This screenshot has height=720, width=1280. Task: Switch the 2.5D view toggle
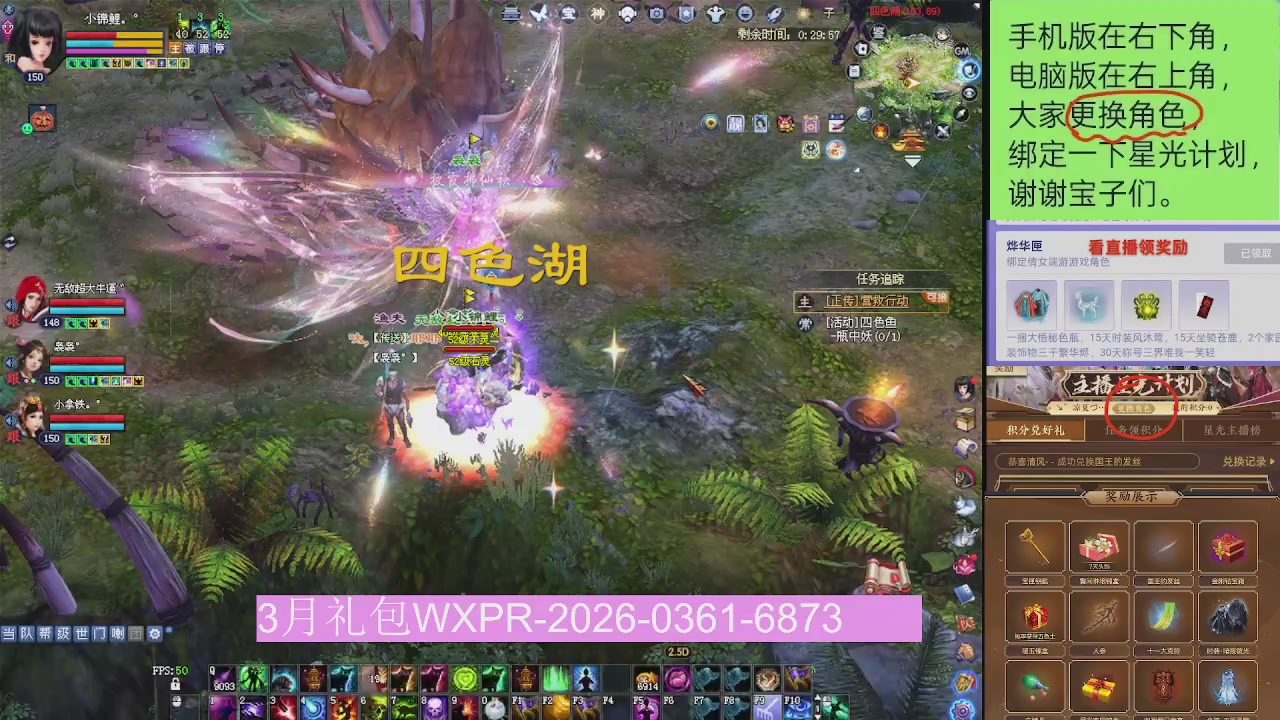tap(678, 651)
